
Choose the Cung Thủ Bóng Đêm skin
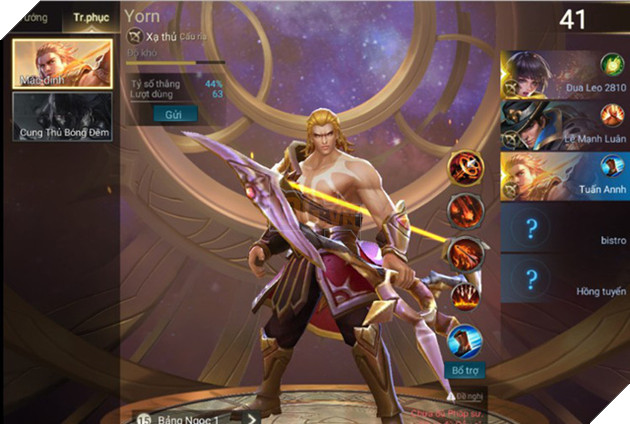[x=61, y=116]
